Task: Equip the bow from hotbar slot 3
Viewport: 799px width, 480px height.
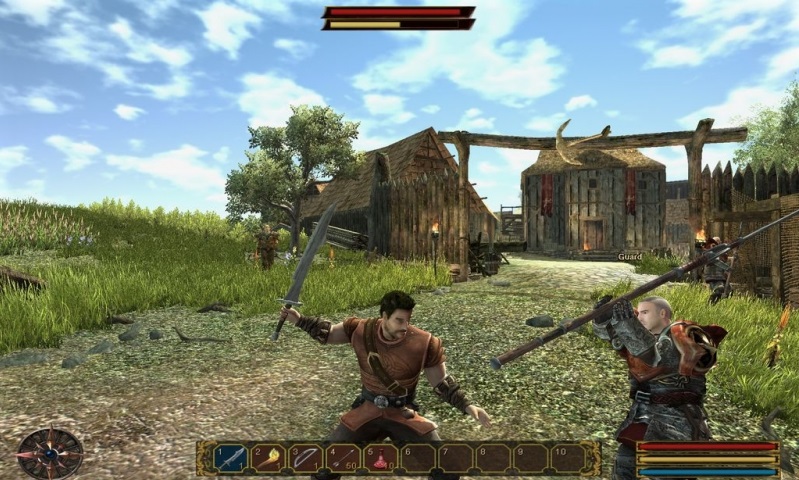Action: tap(305, 458)
